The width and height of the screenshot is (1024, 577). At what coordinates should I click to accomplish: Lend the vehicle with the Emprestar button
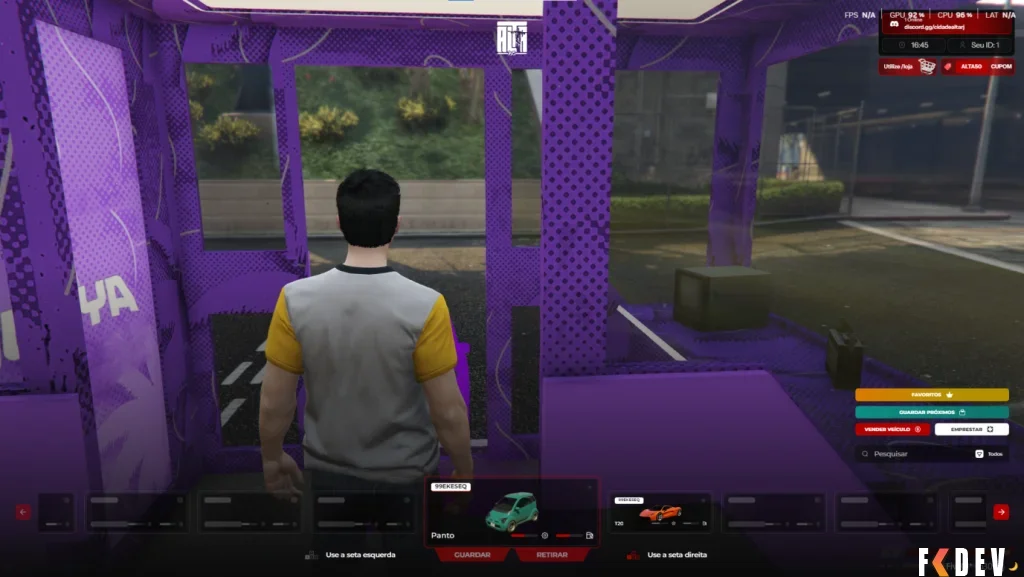(971, 429)
